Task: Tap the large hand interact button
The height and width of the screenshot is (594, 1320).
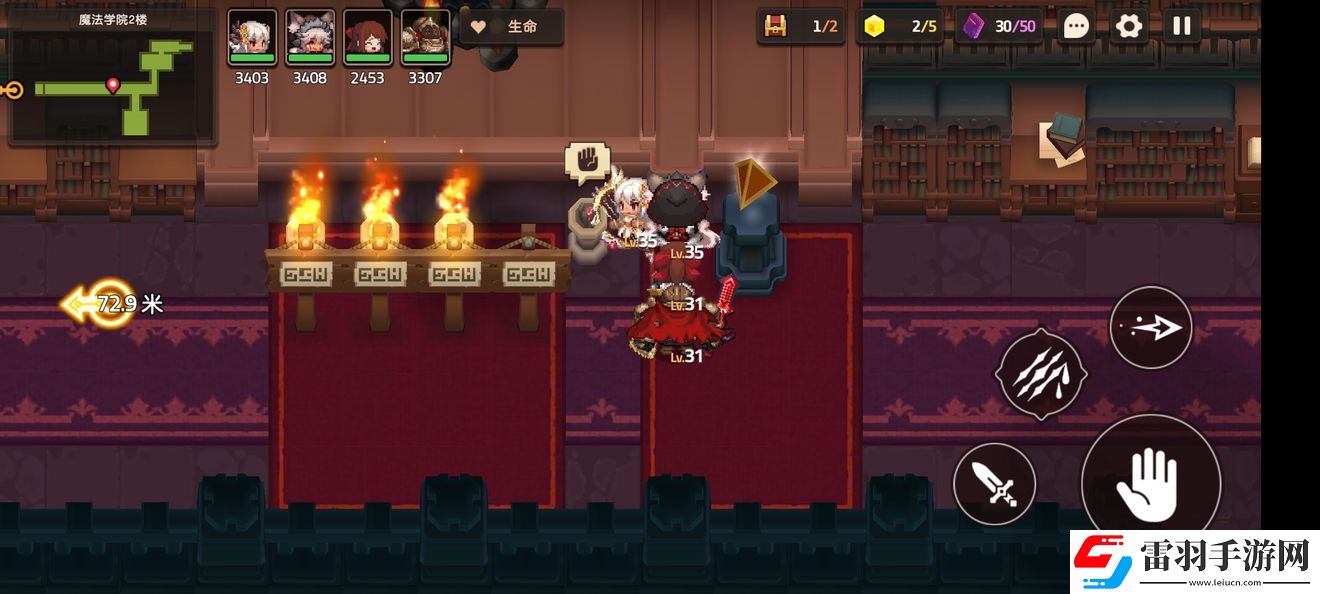Action: pos(1150,482)
